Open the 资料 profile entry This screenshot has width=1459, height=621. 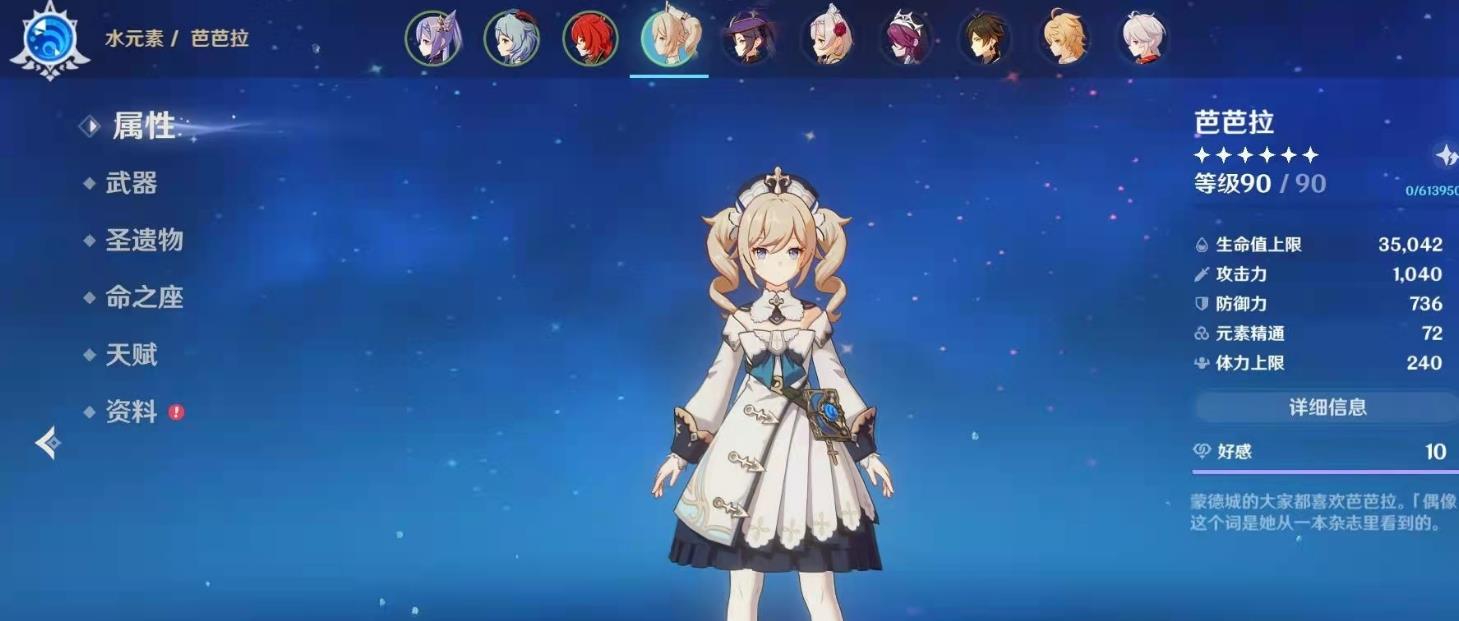[x=131, y=411]
